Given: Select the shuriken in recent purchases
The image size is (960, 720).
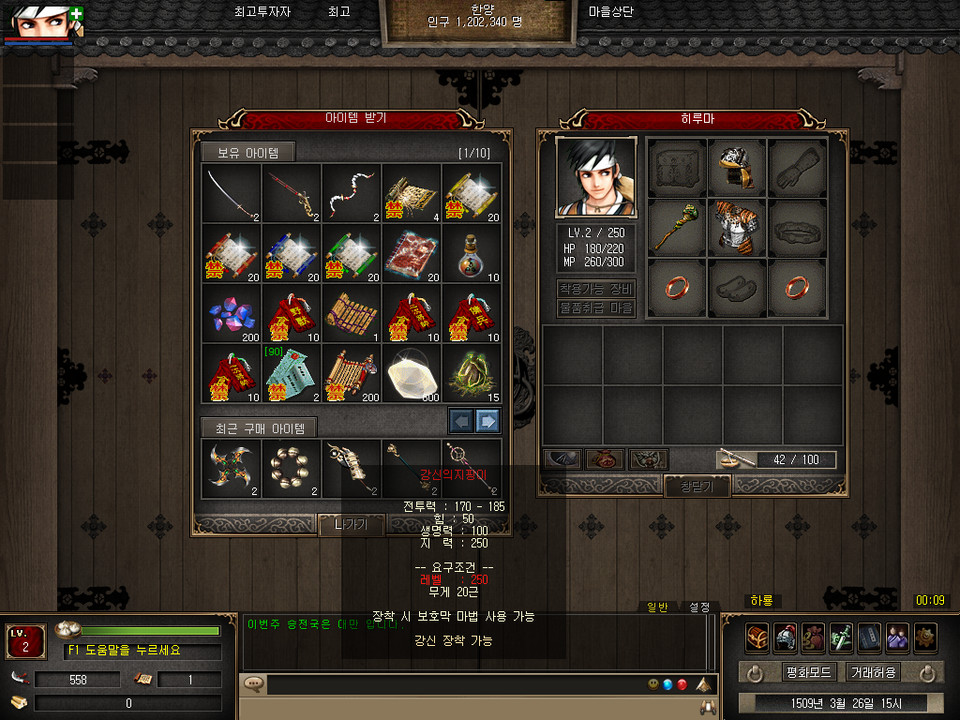Looking at the screenshot, I should pos(232,467).
